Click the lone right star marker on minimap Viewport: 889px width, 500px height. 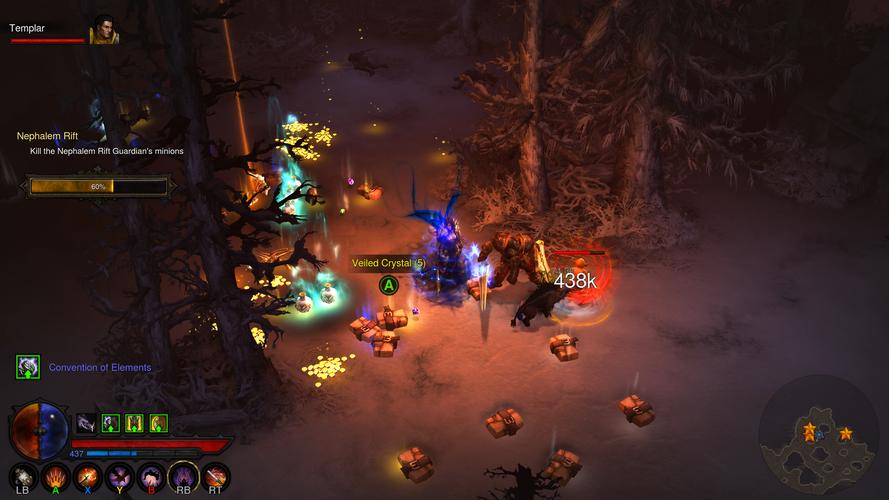[846, 433]
